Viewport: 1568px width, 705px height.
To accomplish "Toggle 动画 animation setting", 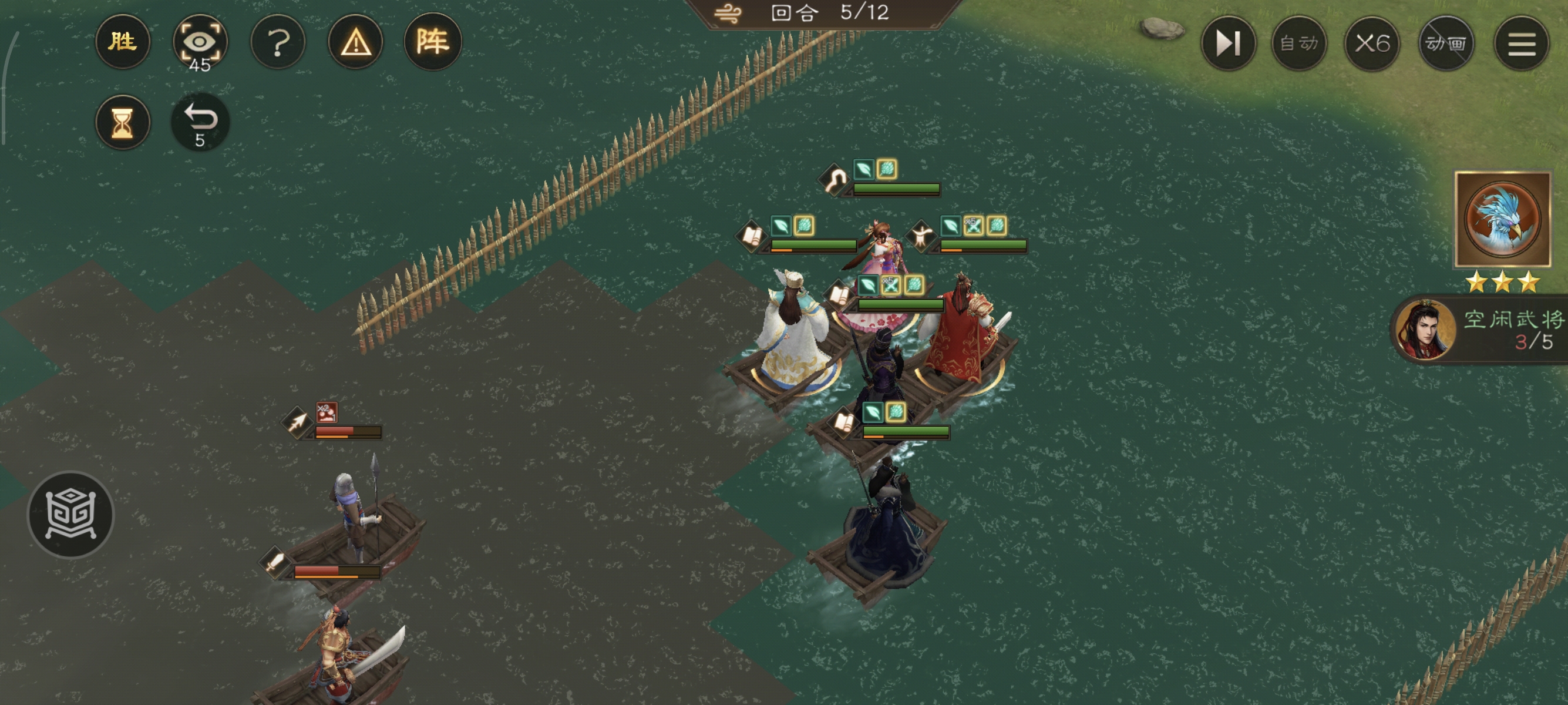I will (x=1446, y=43).
